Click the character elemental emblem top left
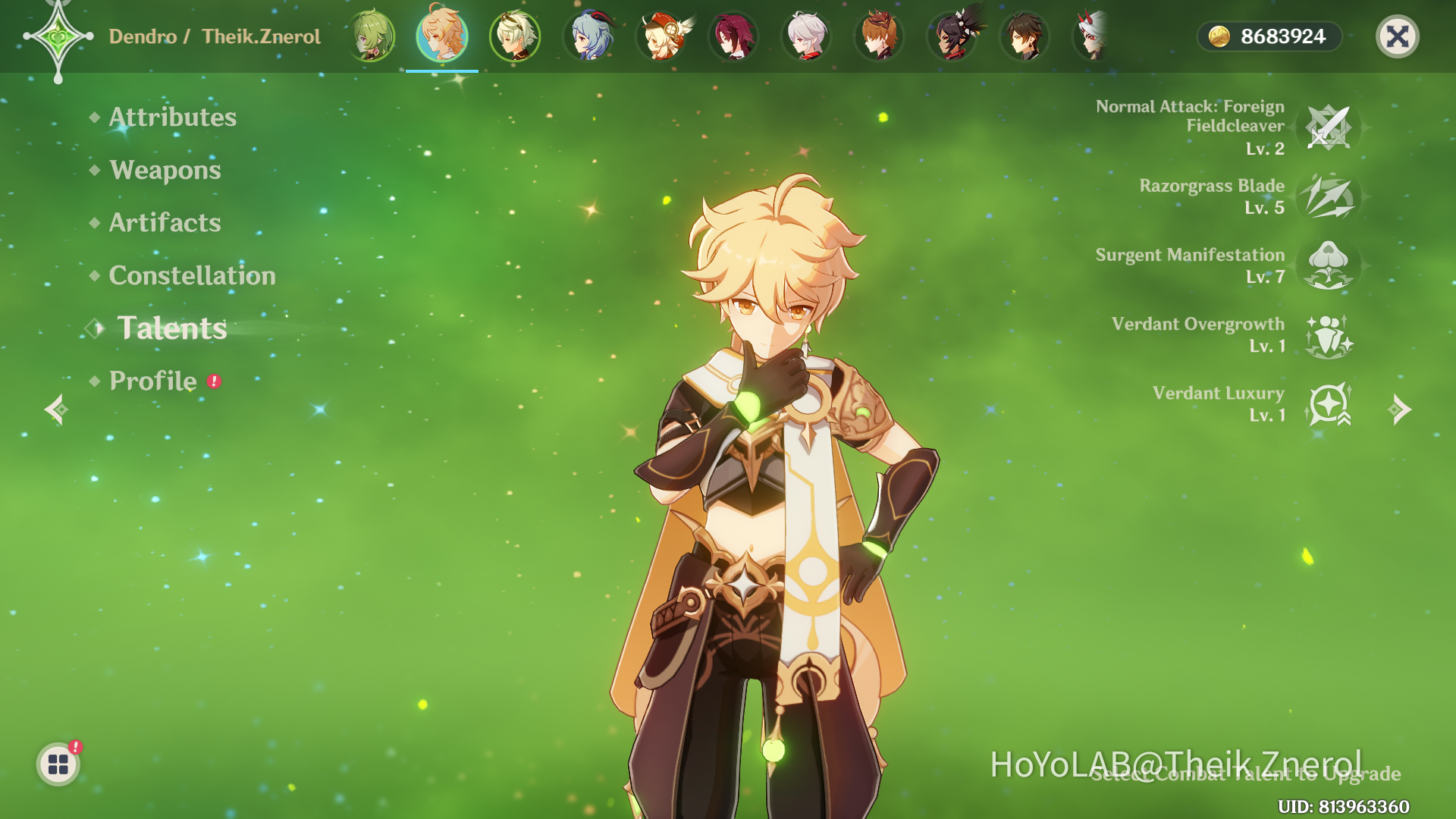Image resolution: width=1456 pixels, height=819 pixels. (x=59, y=36)
